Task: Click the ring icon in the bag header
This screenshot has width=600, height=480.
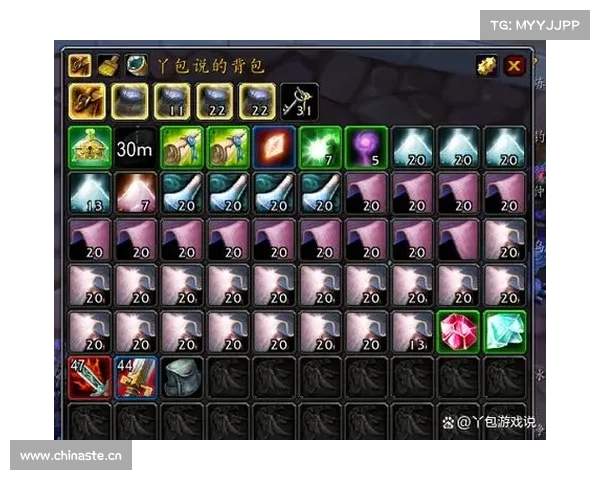Action: point(137,66)
